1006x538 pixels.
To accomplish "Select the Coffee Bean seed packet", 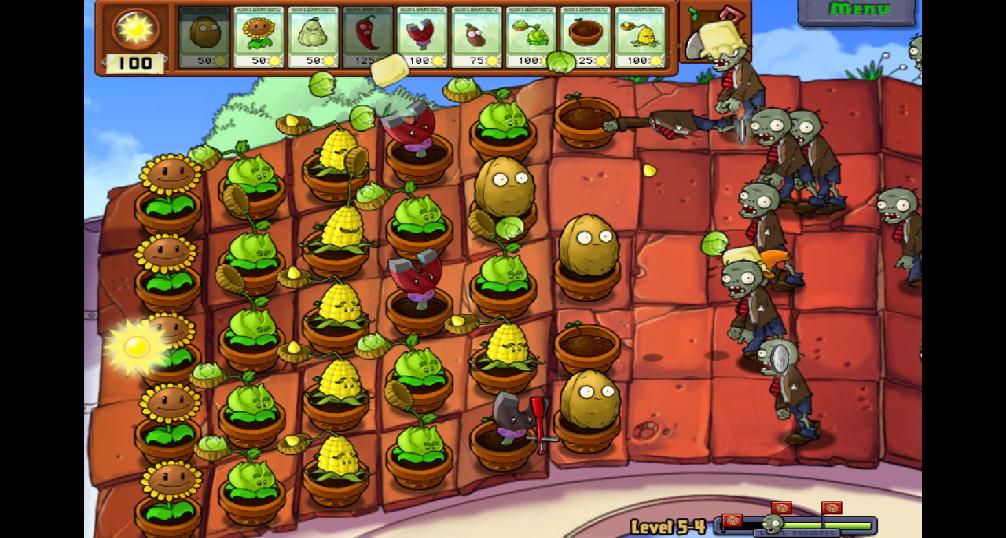I will click(x=476, y=37).
